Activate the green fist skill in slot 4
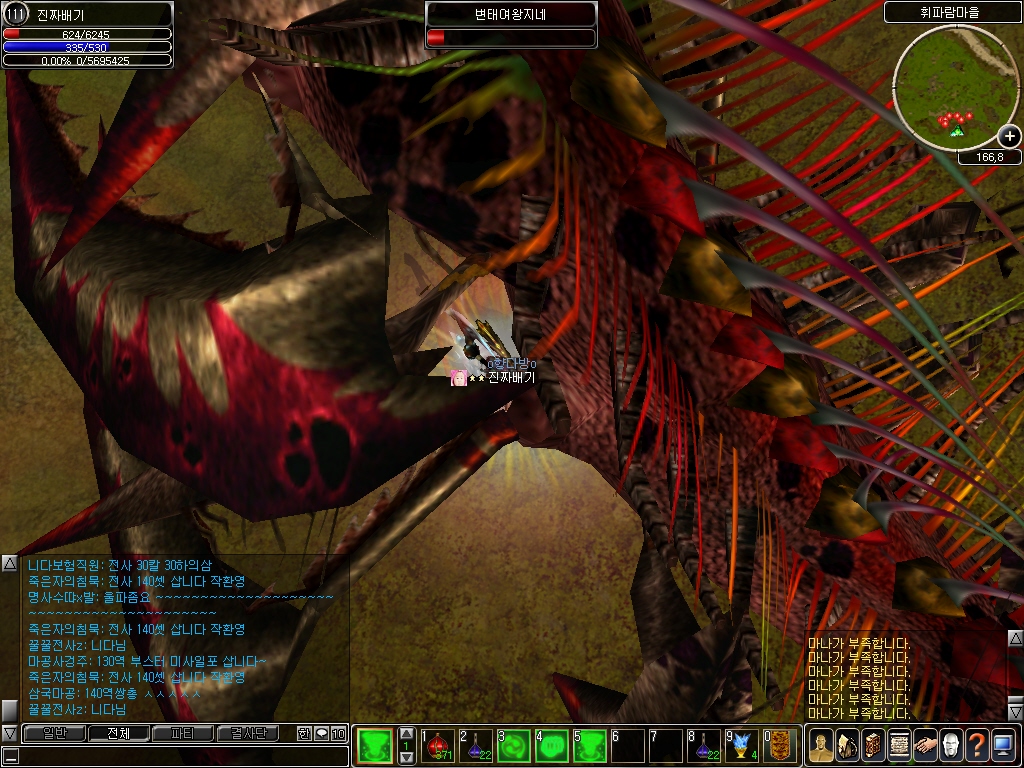This screenshot has width=1024, height=768. (552, 746)
